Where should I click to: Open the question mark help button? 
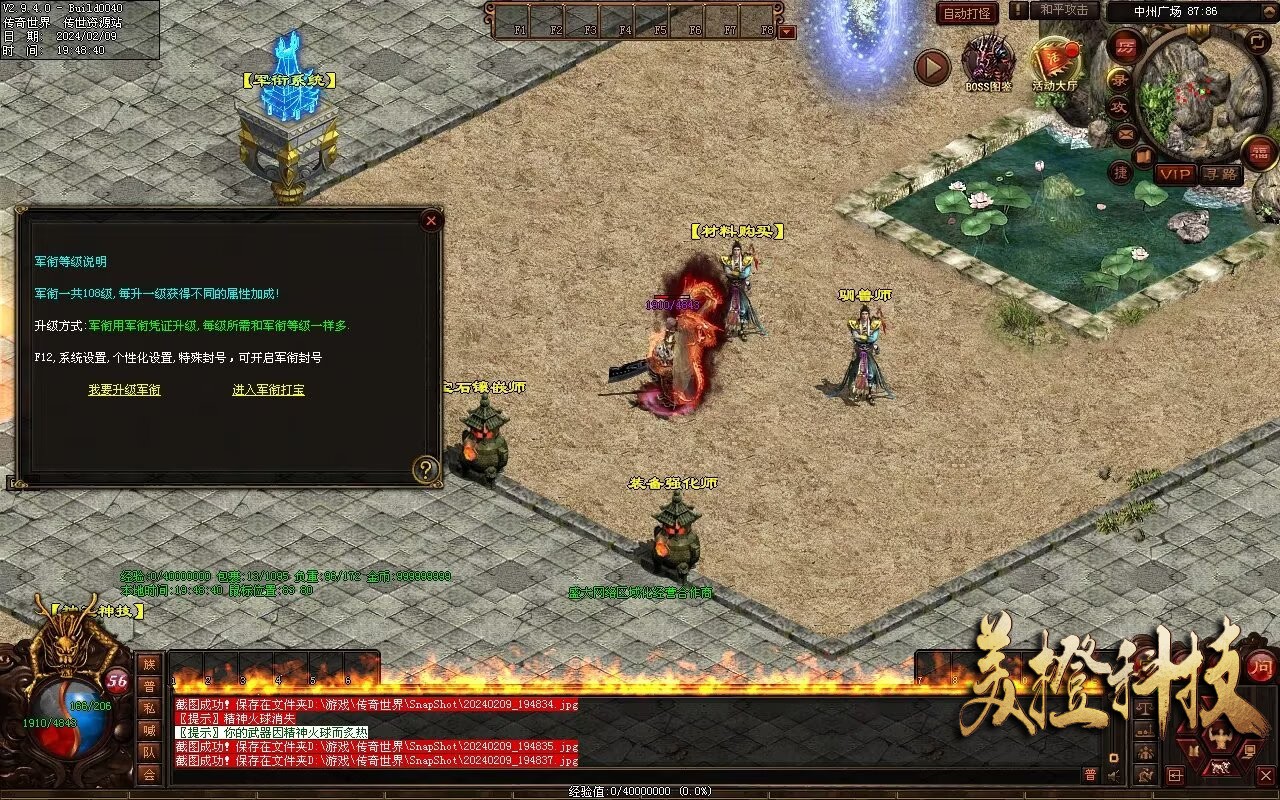[x=427, y=469]
